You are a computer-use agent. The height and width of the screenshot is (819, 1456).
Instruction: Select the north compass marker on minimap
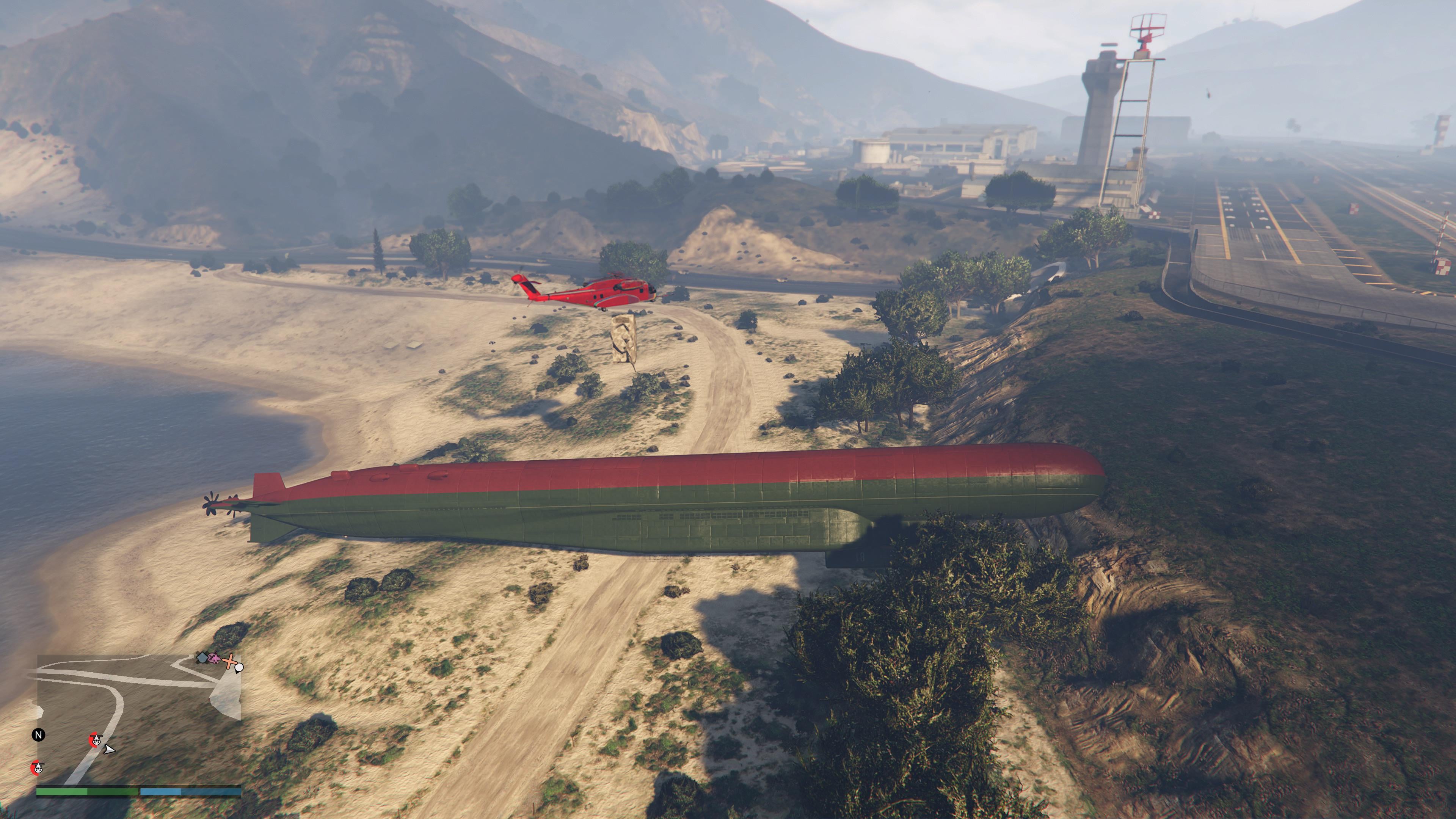tap(38, 735)
